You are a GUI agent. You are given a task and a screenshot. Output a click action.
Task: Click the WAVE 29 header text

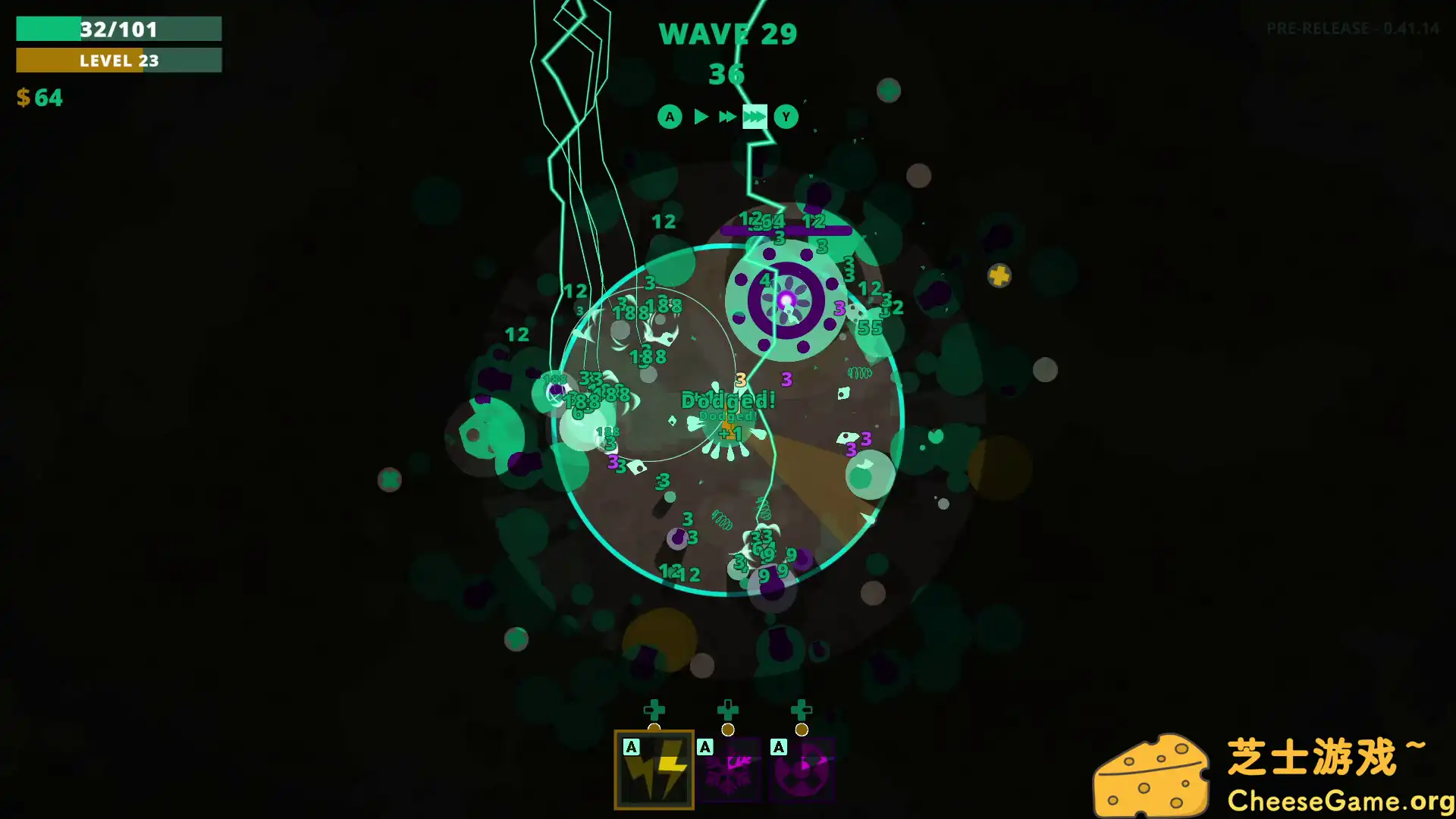[x=728, y=33]
